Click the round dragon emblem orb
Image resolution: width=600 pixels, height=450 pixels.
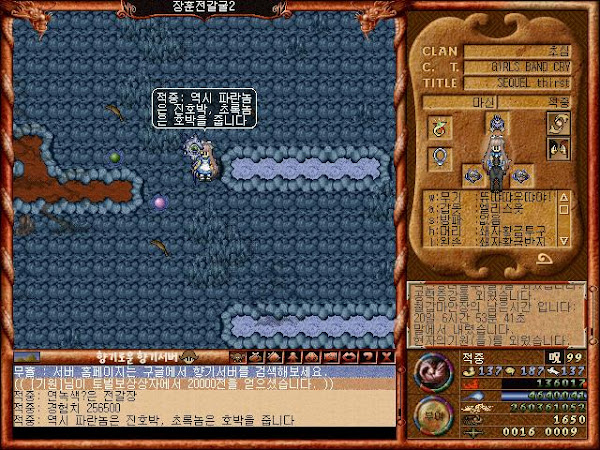coord(432,369)
